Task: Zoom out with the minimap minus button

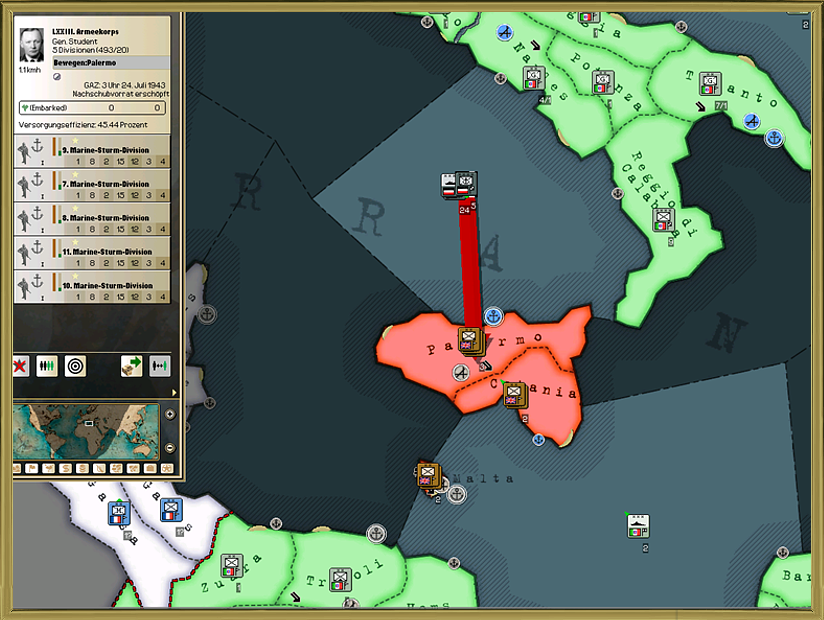Action: [x=169, y=447]
